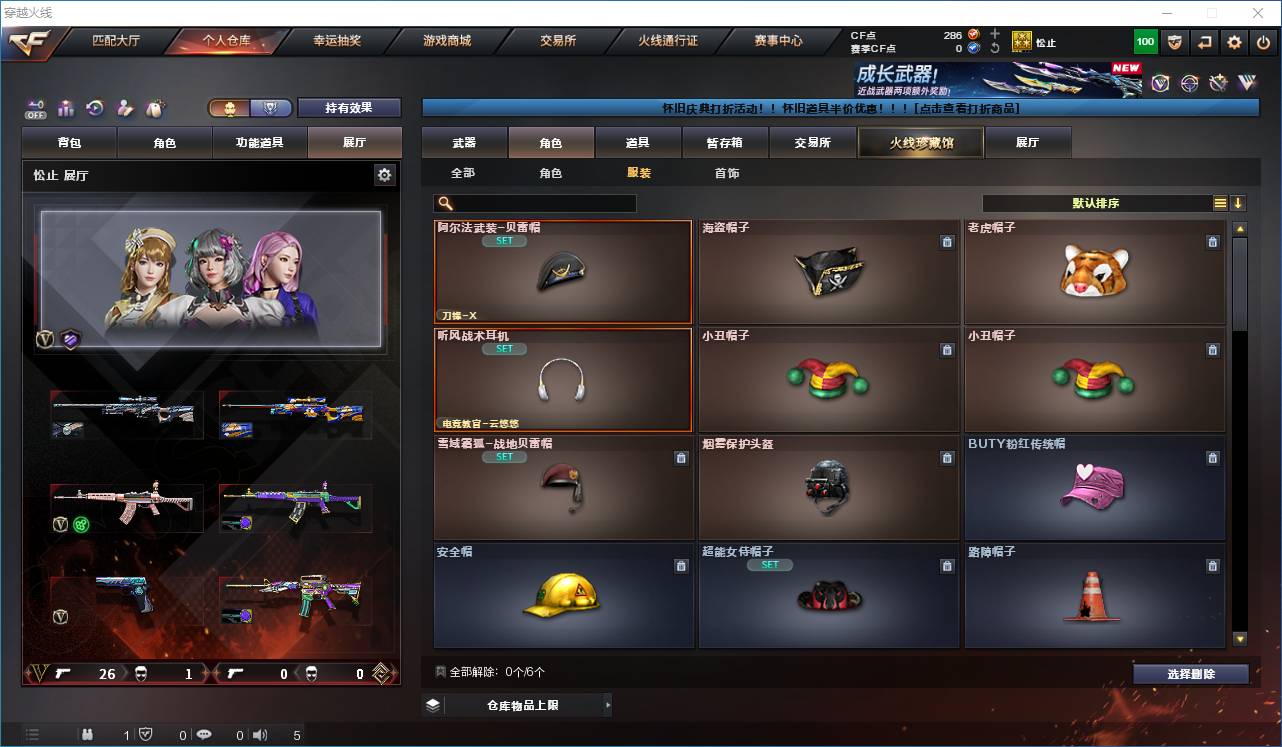The image size is (1282, 747).
Task: Open the settings gear icon top right
Action: point(1235,42)
